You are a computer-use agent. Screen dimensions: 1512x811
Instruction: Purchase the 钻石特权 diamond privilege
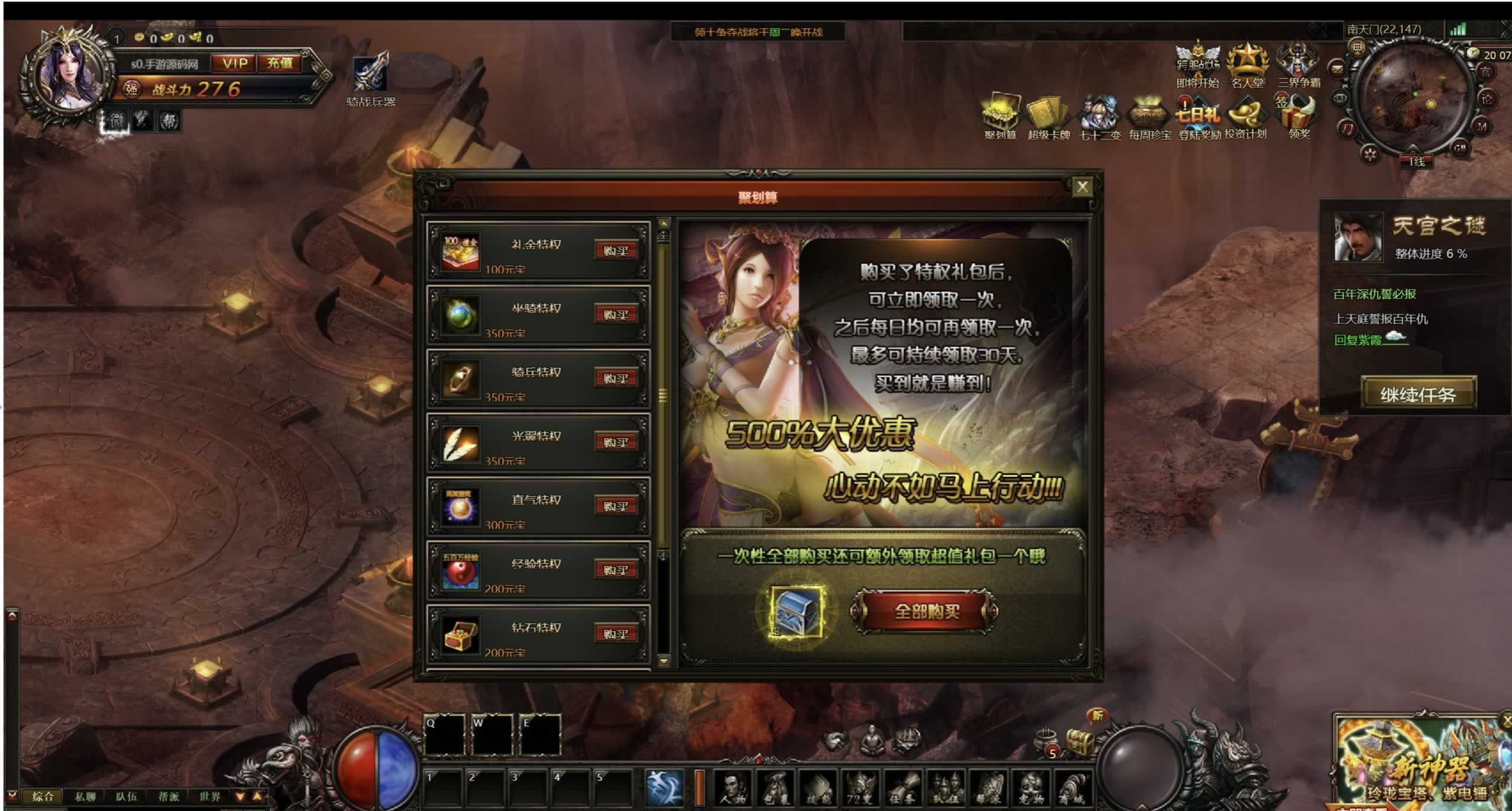[x=616, y=634]
